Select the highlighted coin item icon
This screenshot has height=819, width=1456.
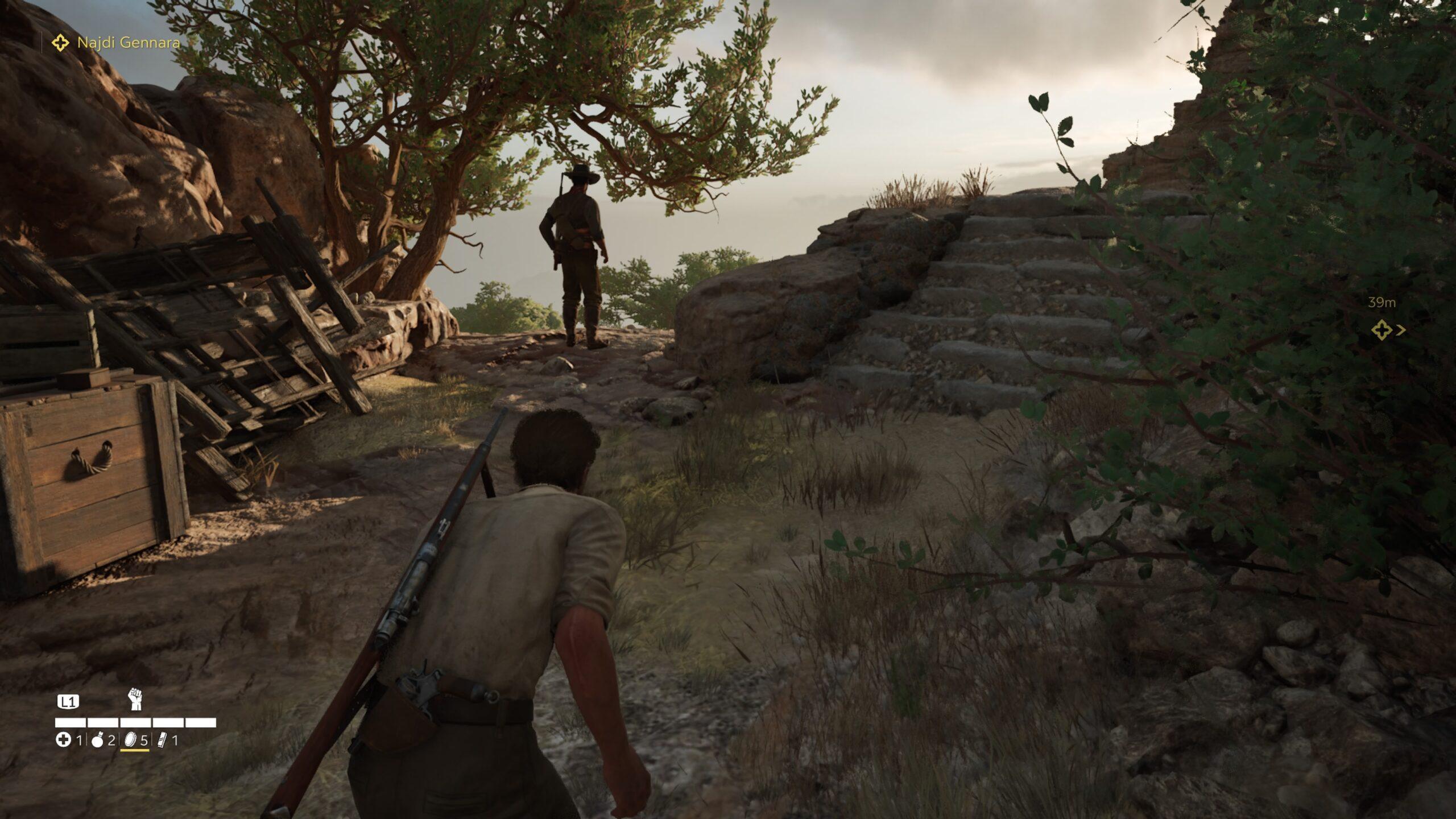tap(130, 740)
